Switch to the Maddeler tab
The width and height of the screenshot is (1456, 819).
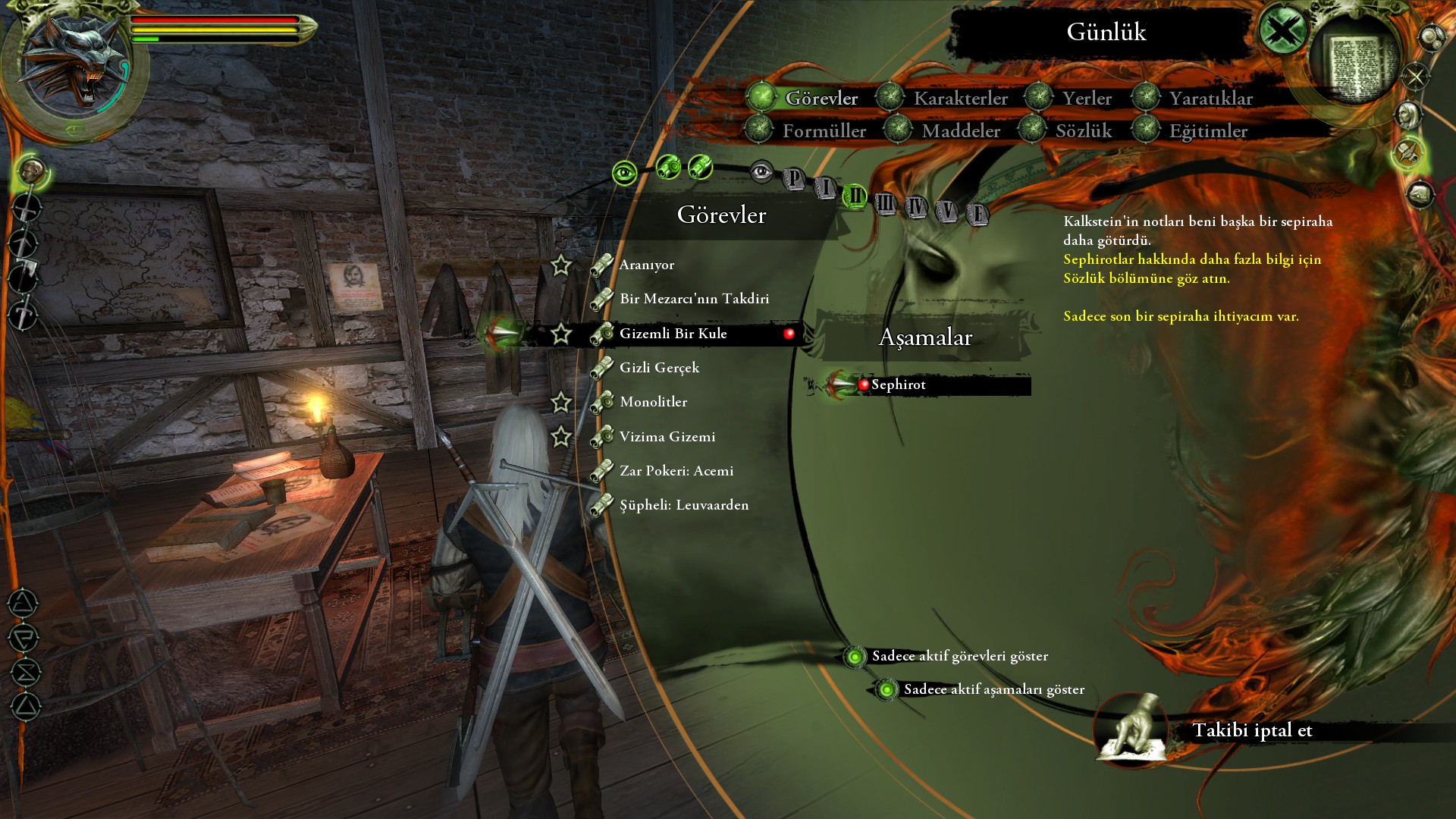click(x=960, y=131)
